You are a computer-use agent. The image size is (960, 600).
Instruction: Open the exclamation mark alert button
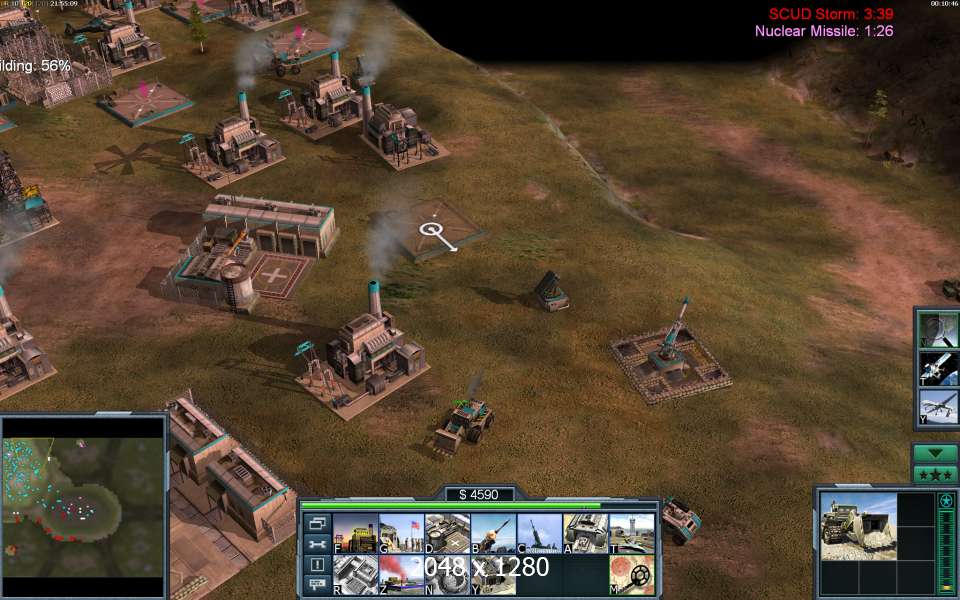[317, 565]
